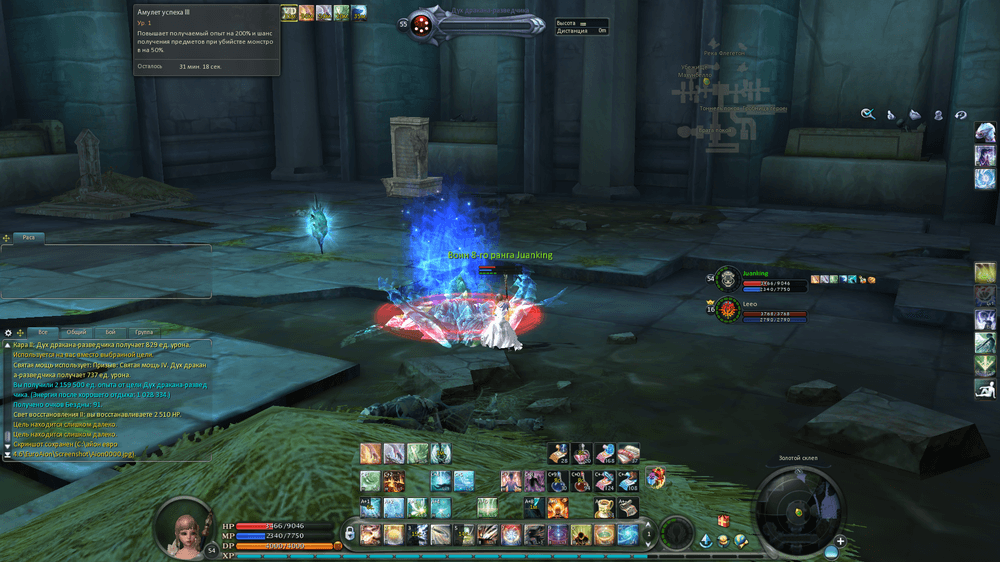The image size is (1000, 562).
Task: Click the XP amulet buff icon
Action: pos(289,12)
